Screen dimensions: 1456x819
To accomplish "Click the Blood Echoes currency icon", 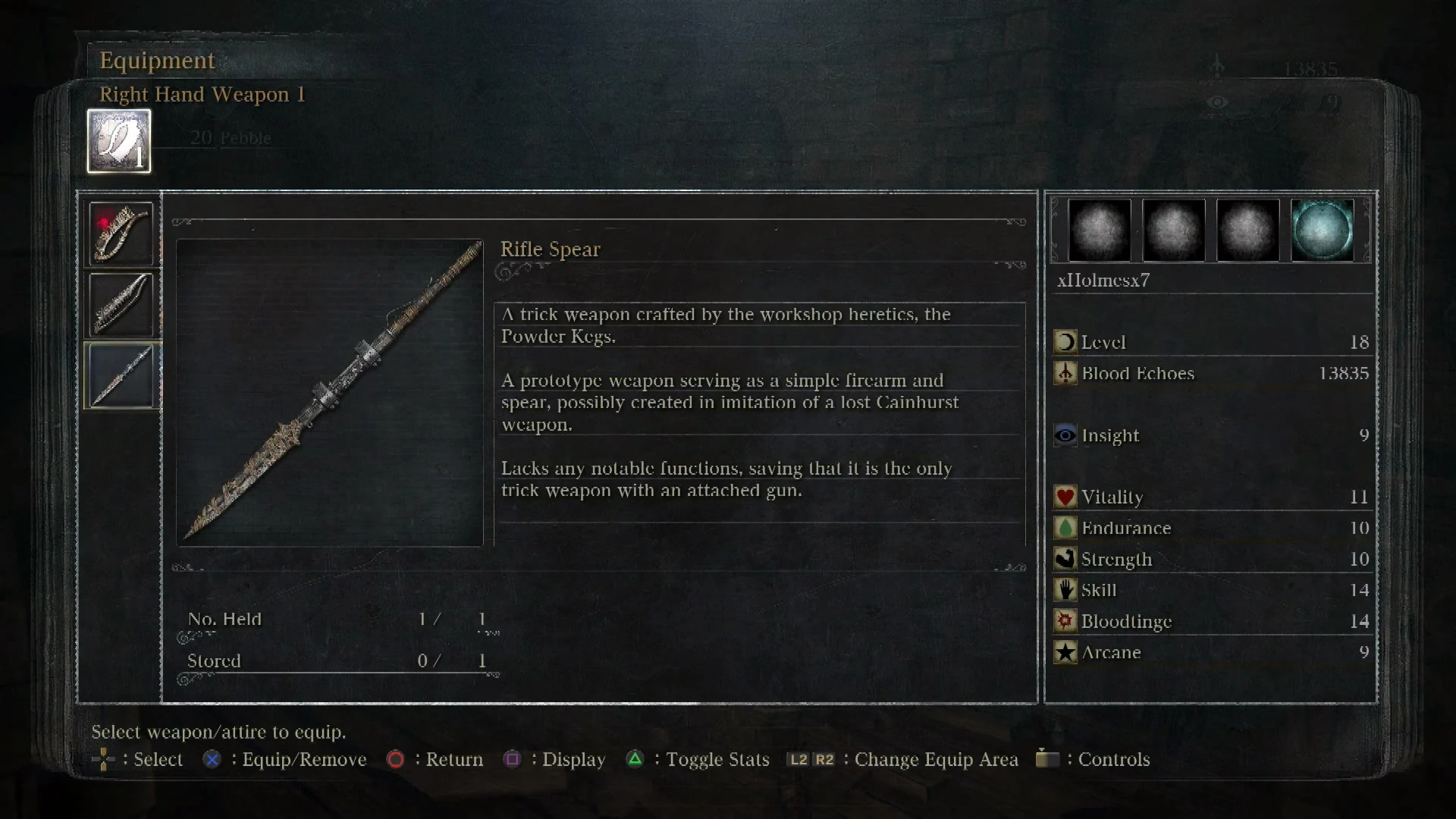I will (x=1065, y=373).
